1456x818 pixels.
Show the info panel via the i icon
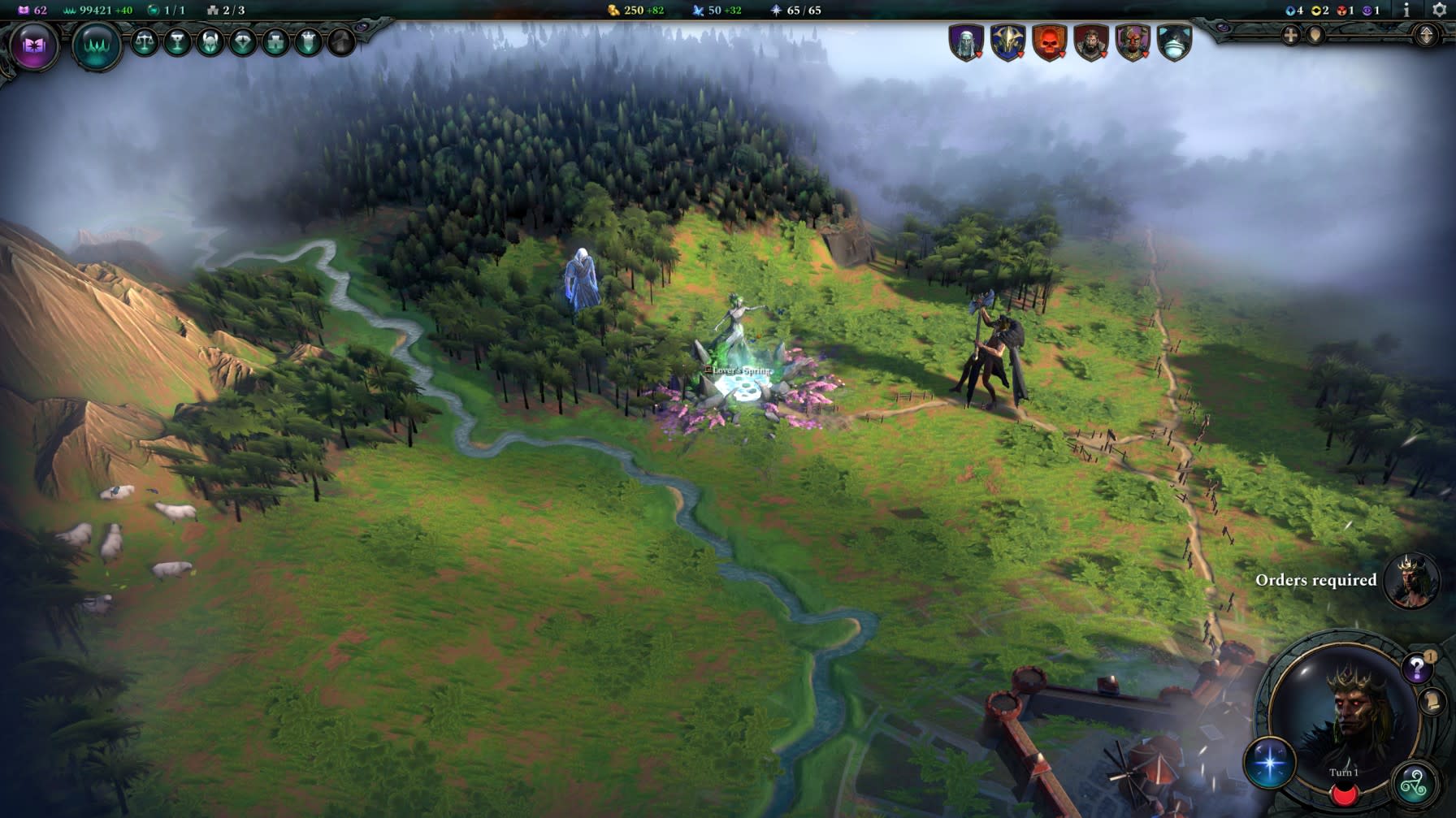[1406, 11]
